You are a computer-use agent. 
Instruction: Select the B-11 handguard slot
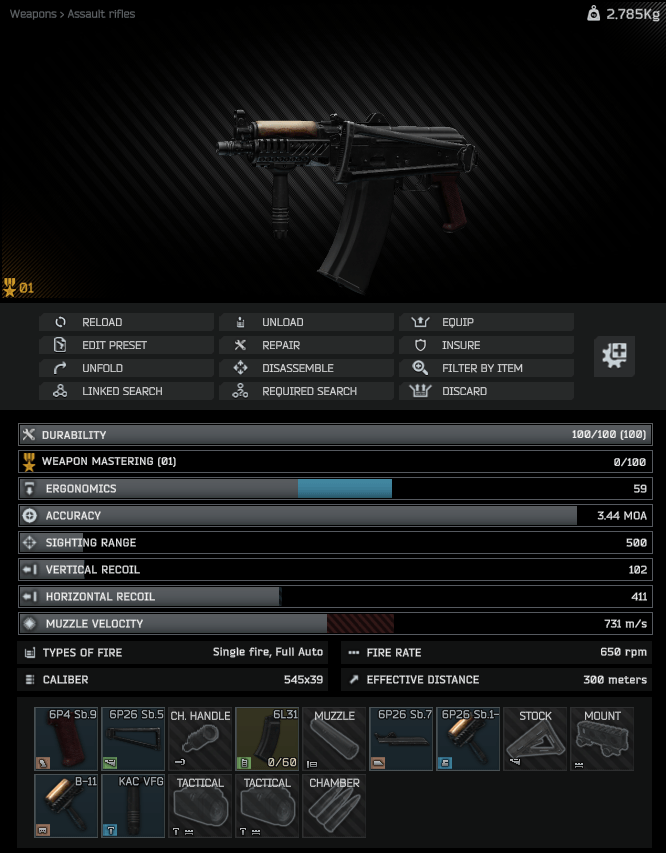(66, 806)
